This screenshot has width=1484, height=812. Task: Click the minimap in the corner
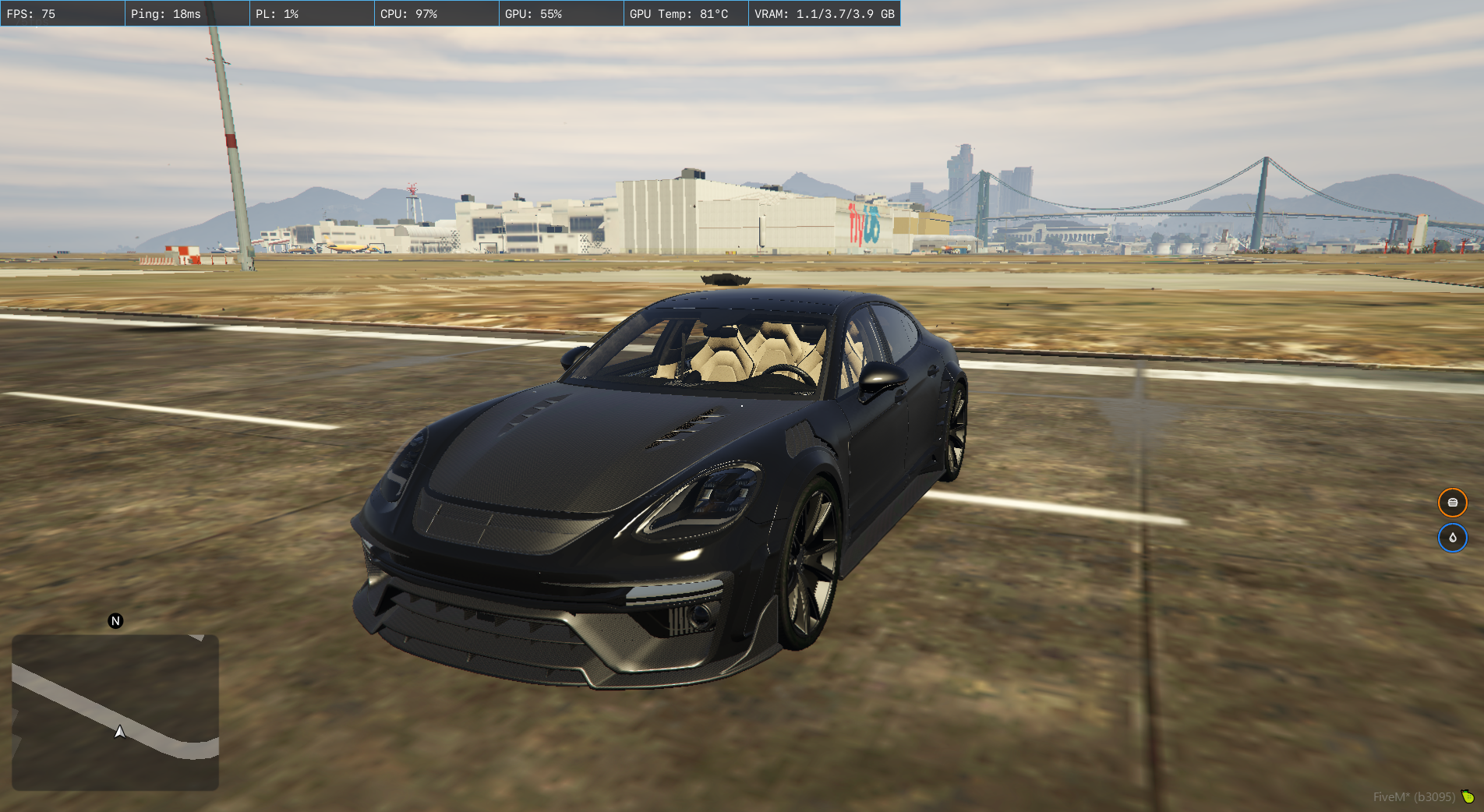point(115,712)
